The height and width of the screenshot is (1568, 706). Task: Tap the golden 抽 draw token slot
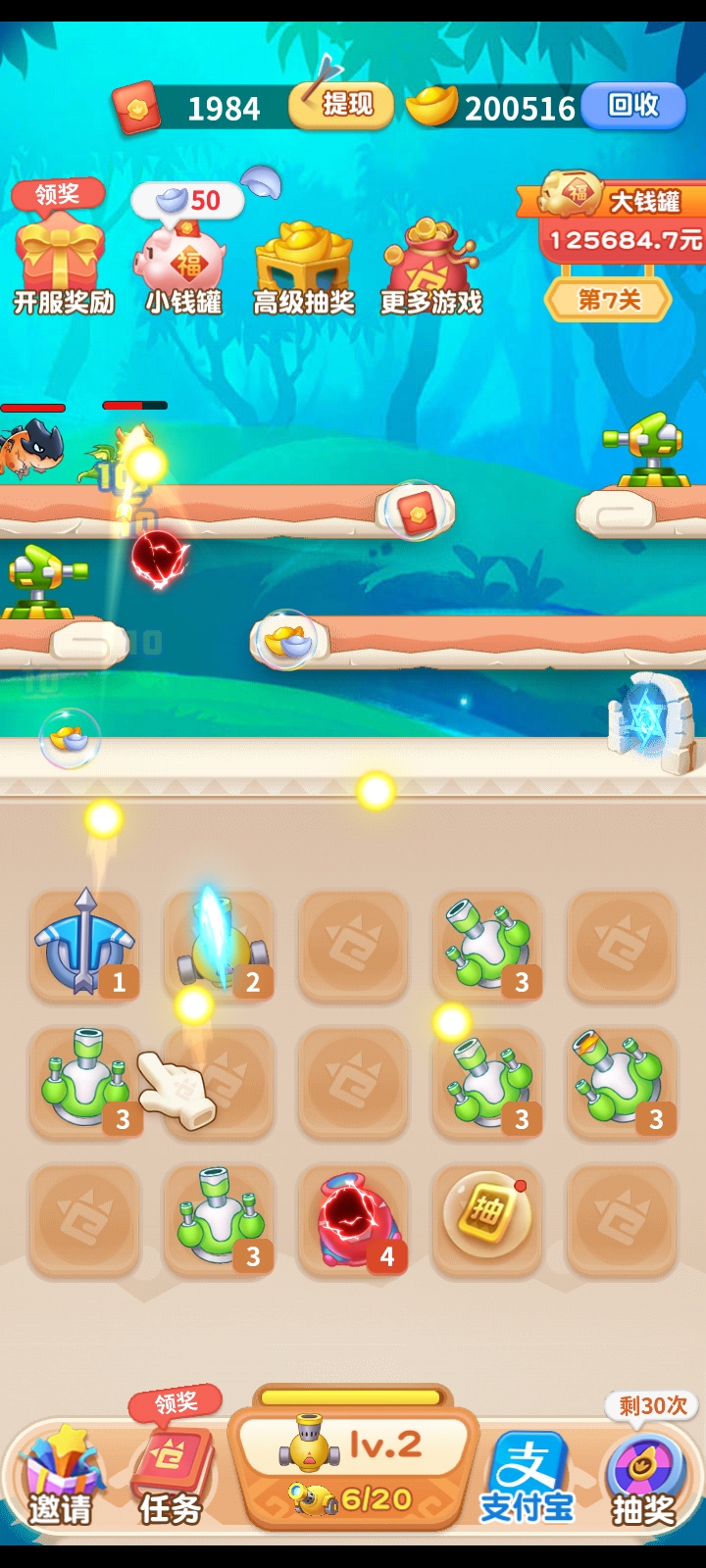tap(487, 1218)
